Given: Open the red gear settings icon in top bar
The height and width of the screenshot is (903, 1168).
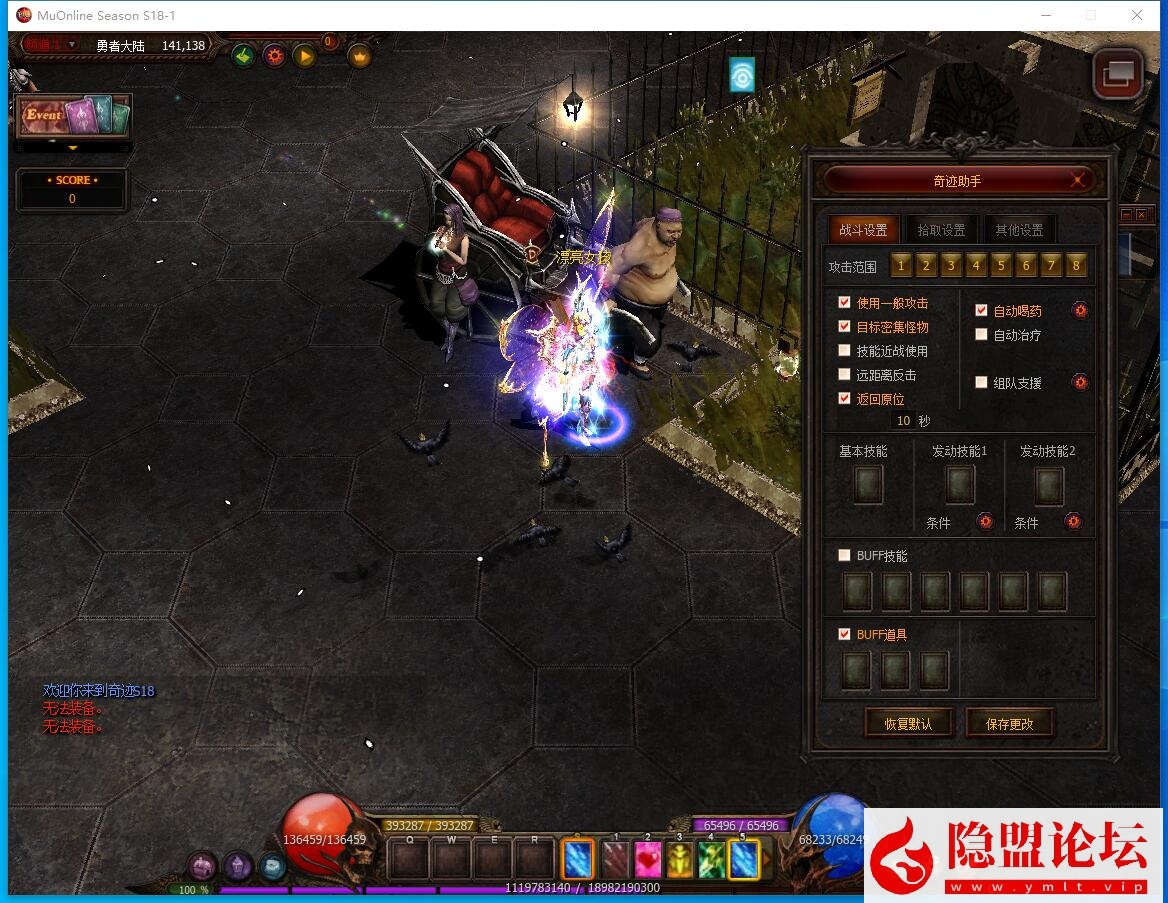Looking at the screenshot, I should click(274, 56).
